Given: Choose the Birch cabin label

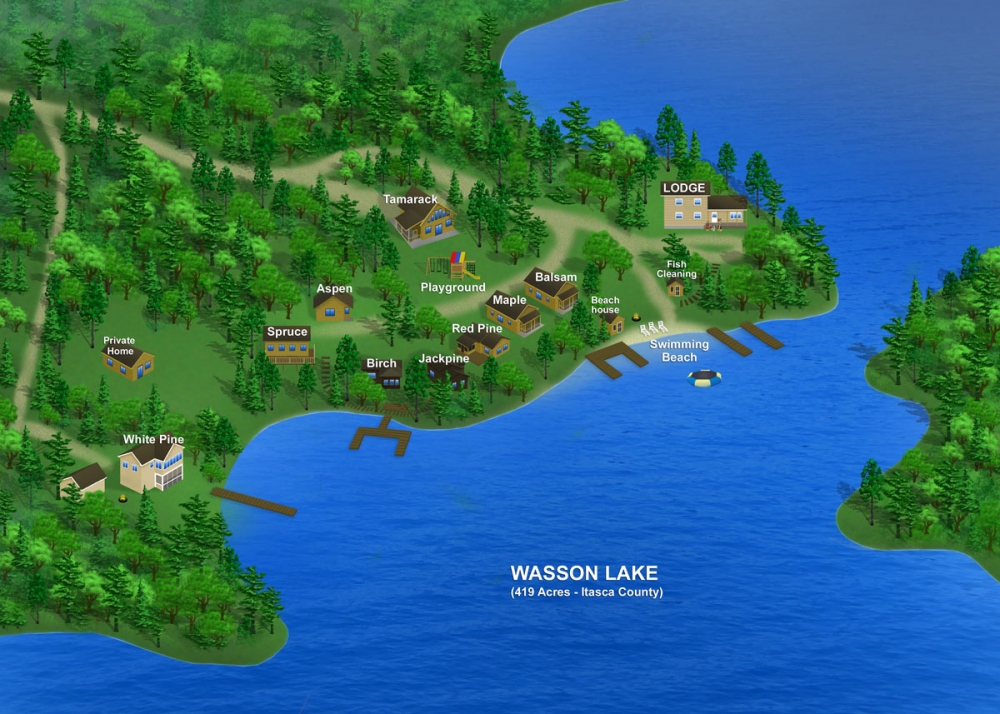Looking at the screenshot, I should [381, 364].
